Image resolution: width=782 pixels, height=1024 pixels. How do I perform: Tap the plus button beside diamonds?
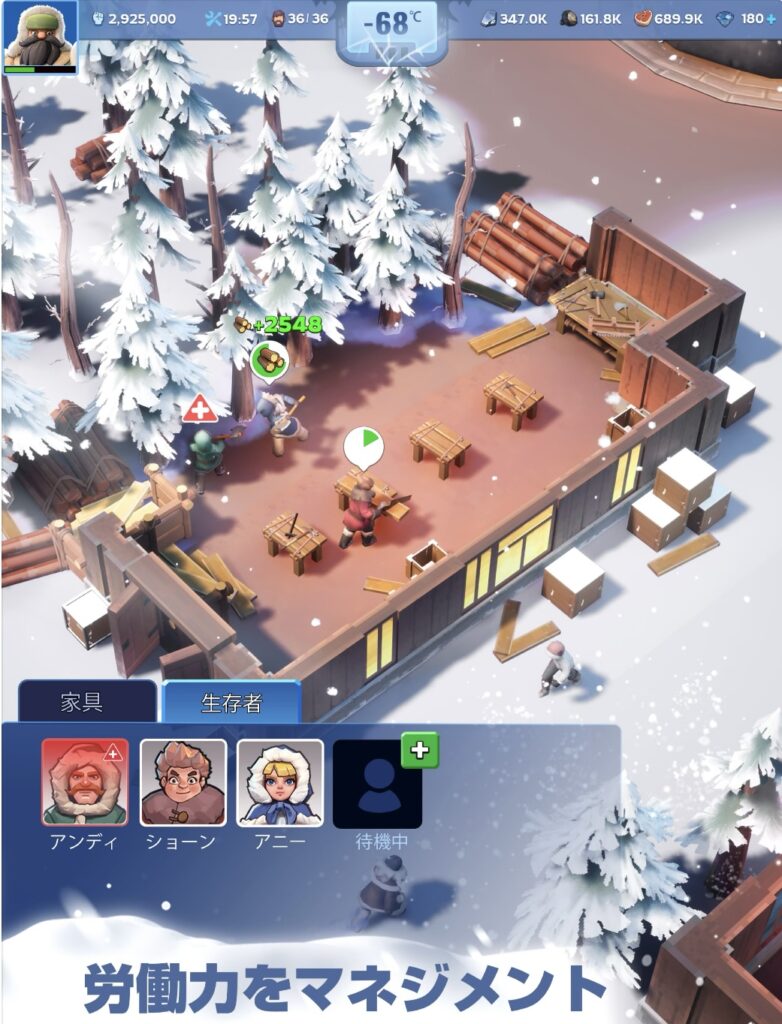point(773,19)
